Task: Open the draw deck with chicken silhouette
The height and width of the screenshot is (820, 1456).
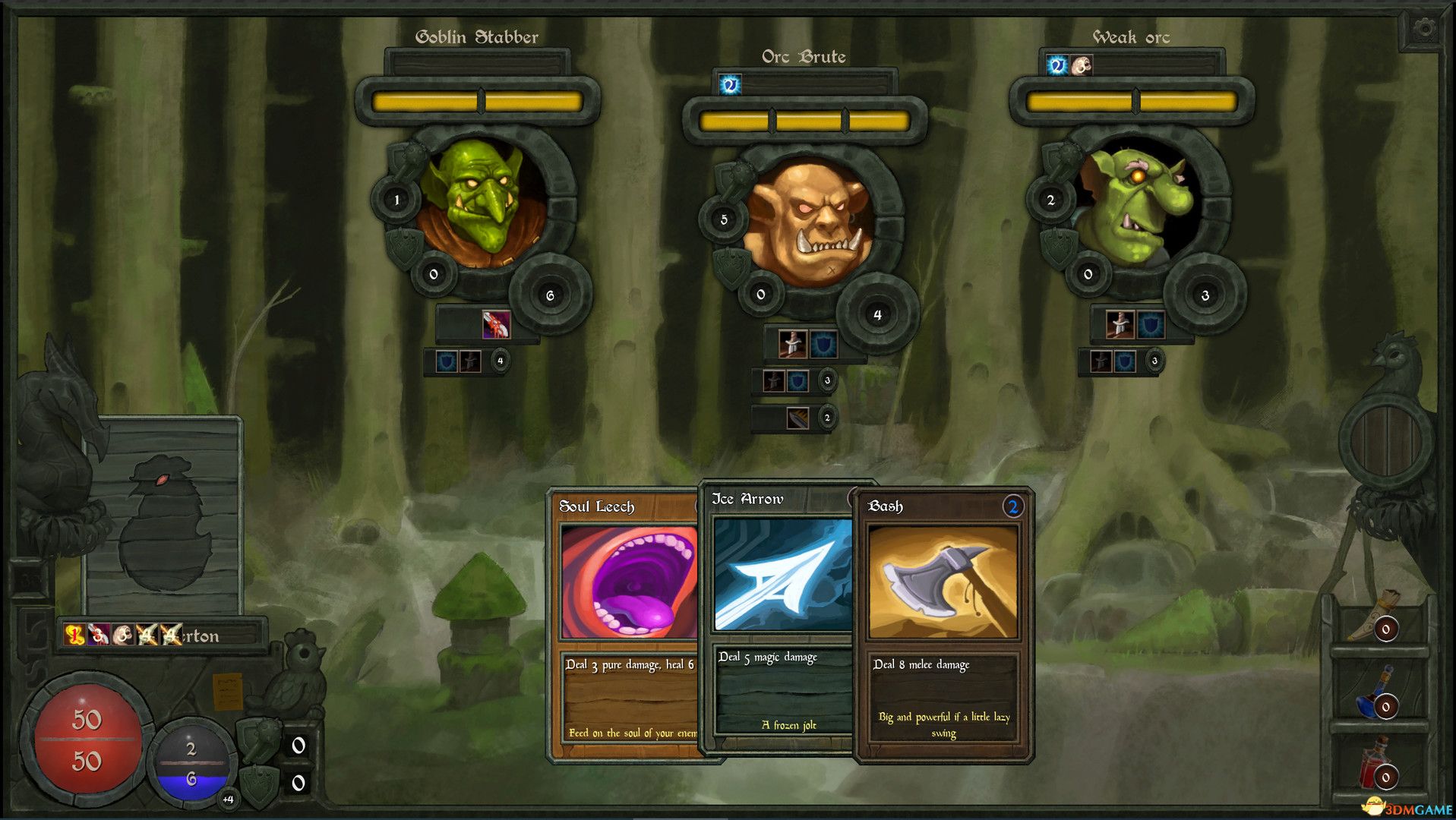Action: 163,516
